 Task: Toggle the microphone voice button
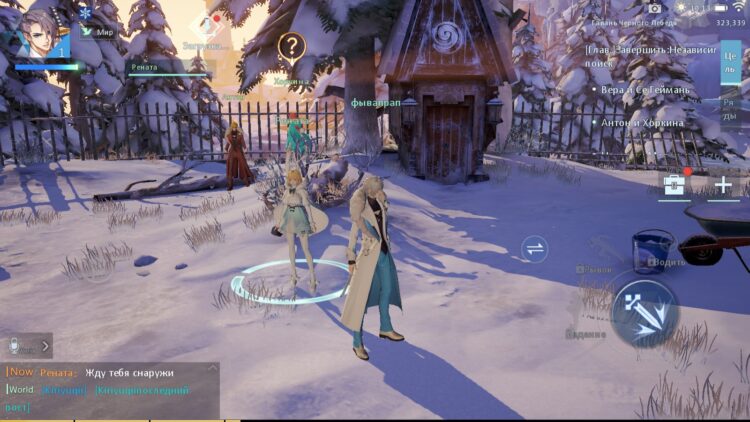[16, 346]
